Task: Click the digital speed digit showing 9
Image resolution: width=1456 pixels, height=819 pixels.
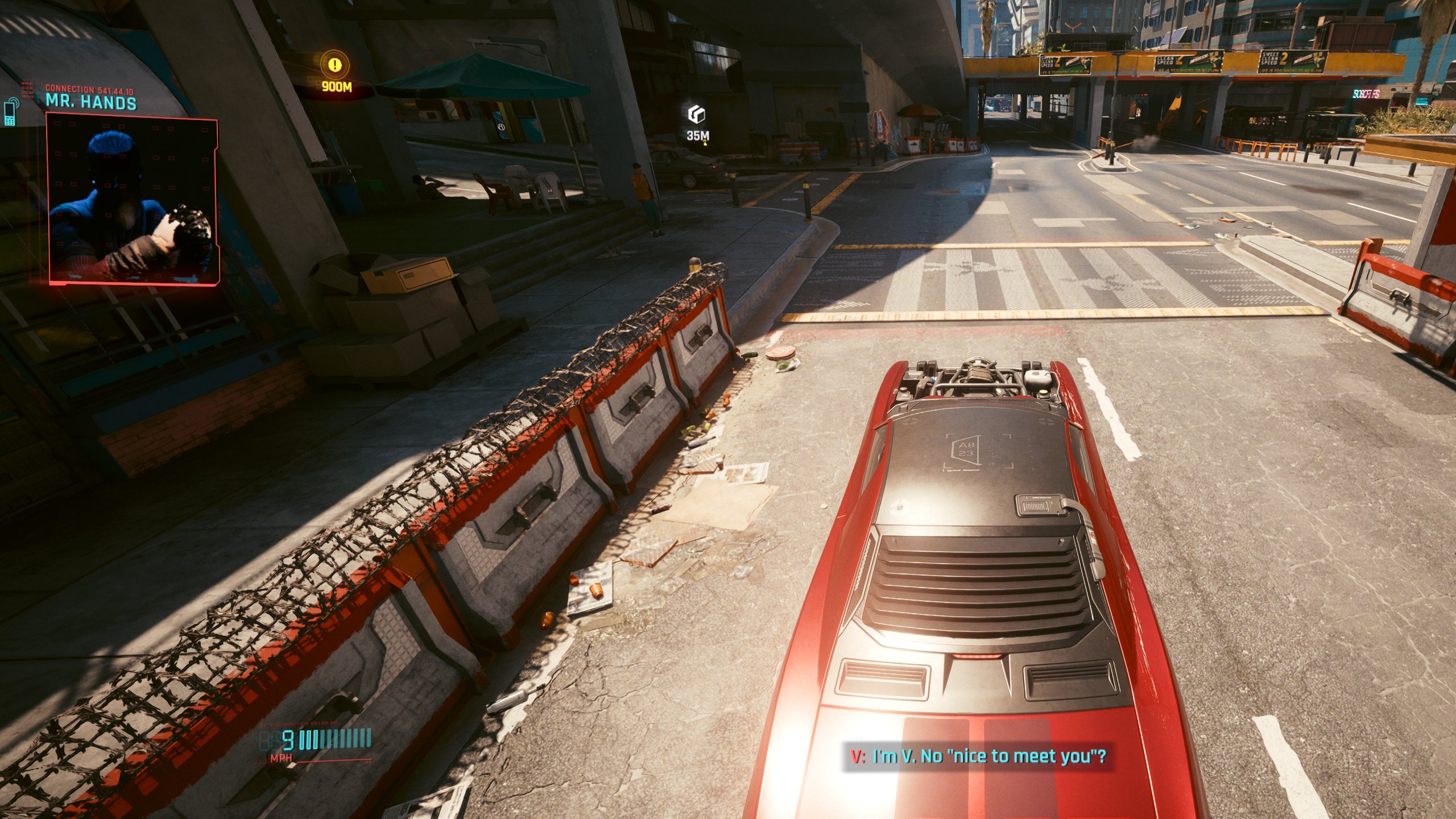Action: 287,740
